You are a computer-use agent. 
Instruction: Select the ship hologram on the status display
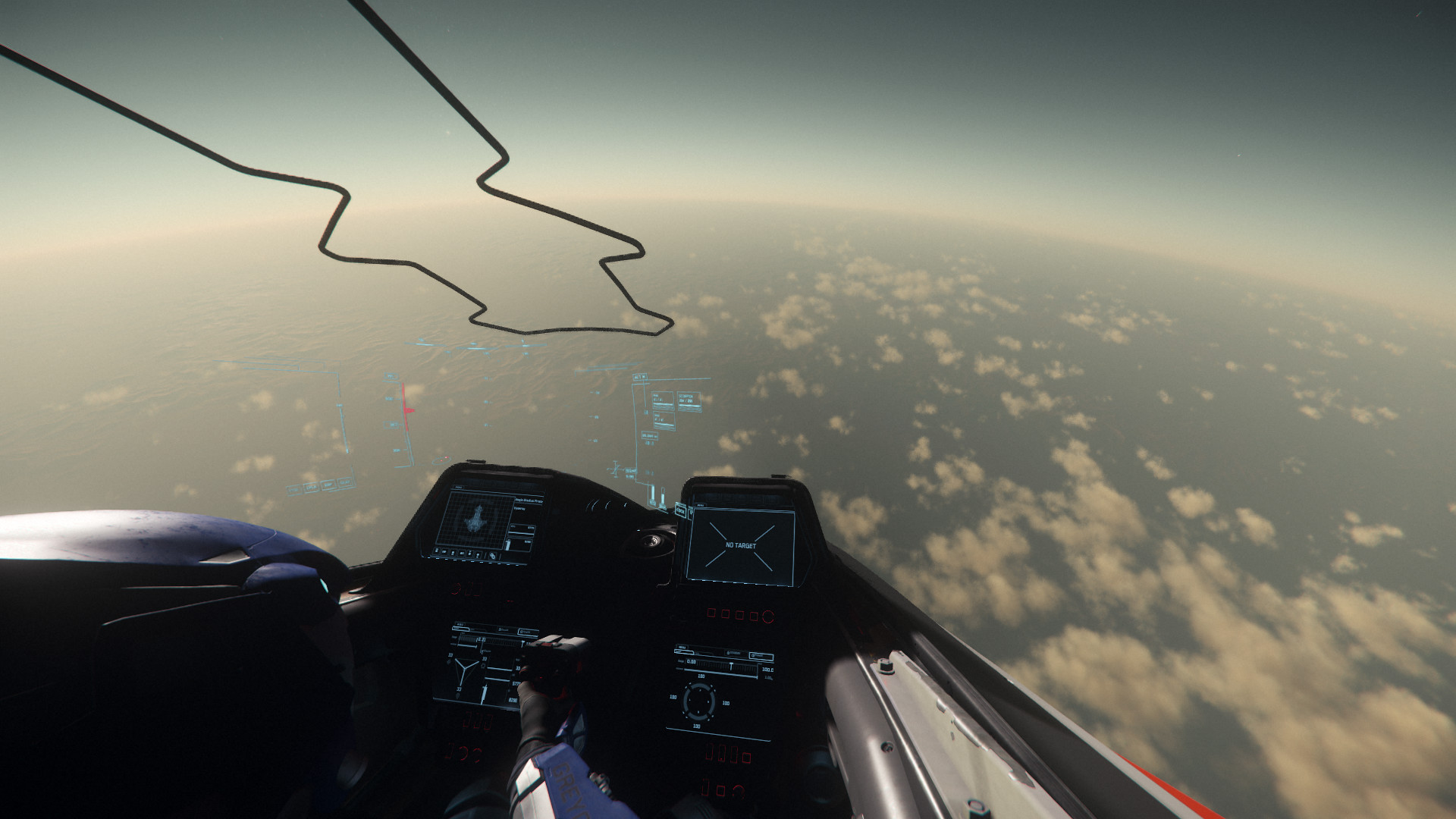(476, 519)
